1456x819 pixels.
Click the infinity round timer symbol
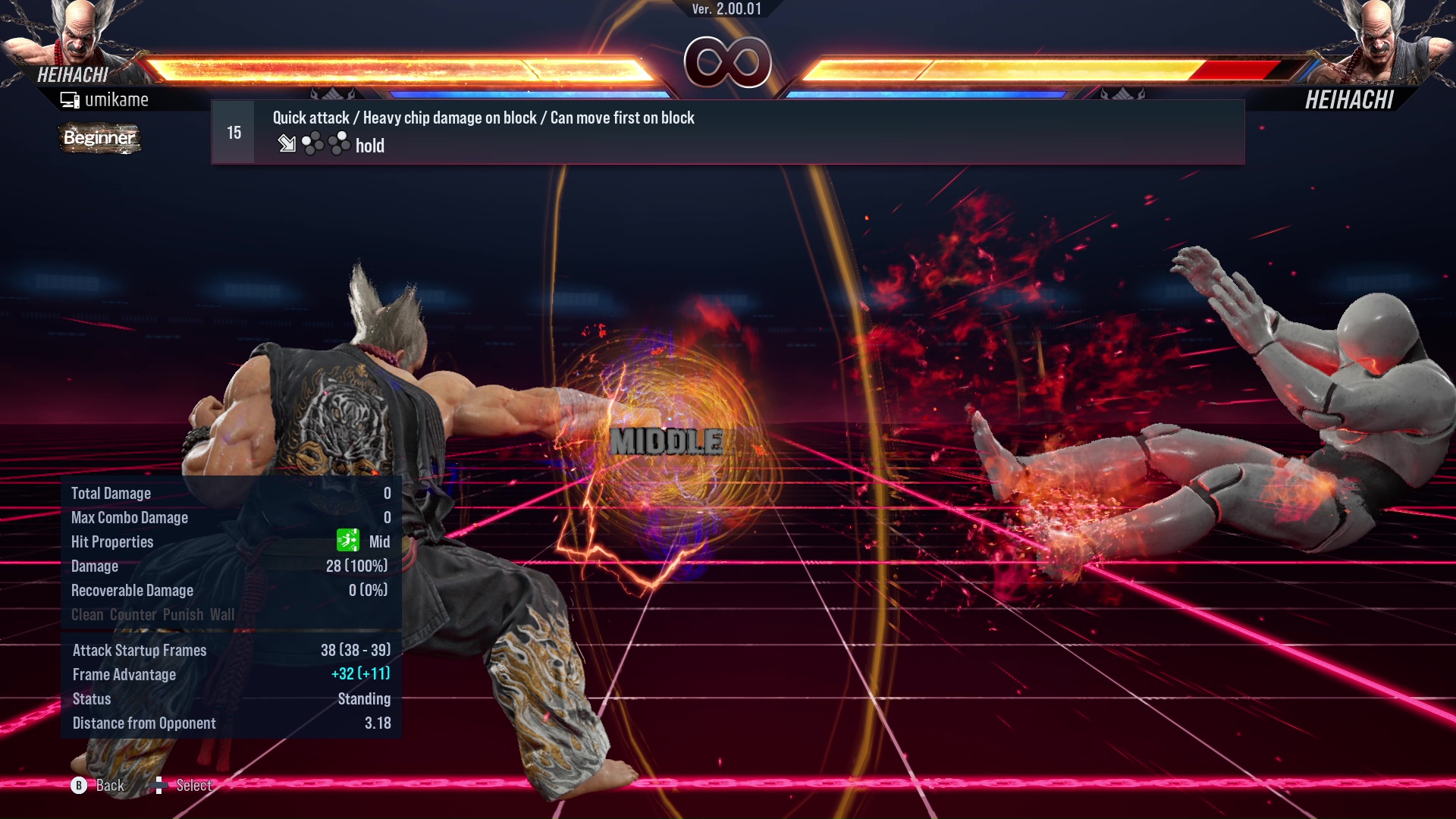pyautogui.click(x=726, y=62)
